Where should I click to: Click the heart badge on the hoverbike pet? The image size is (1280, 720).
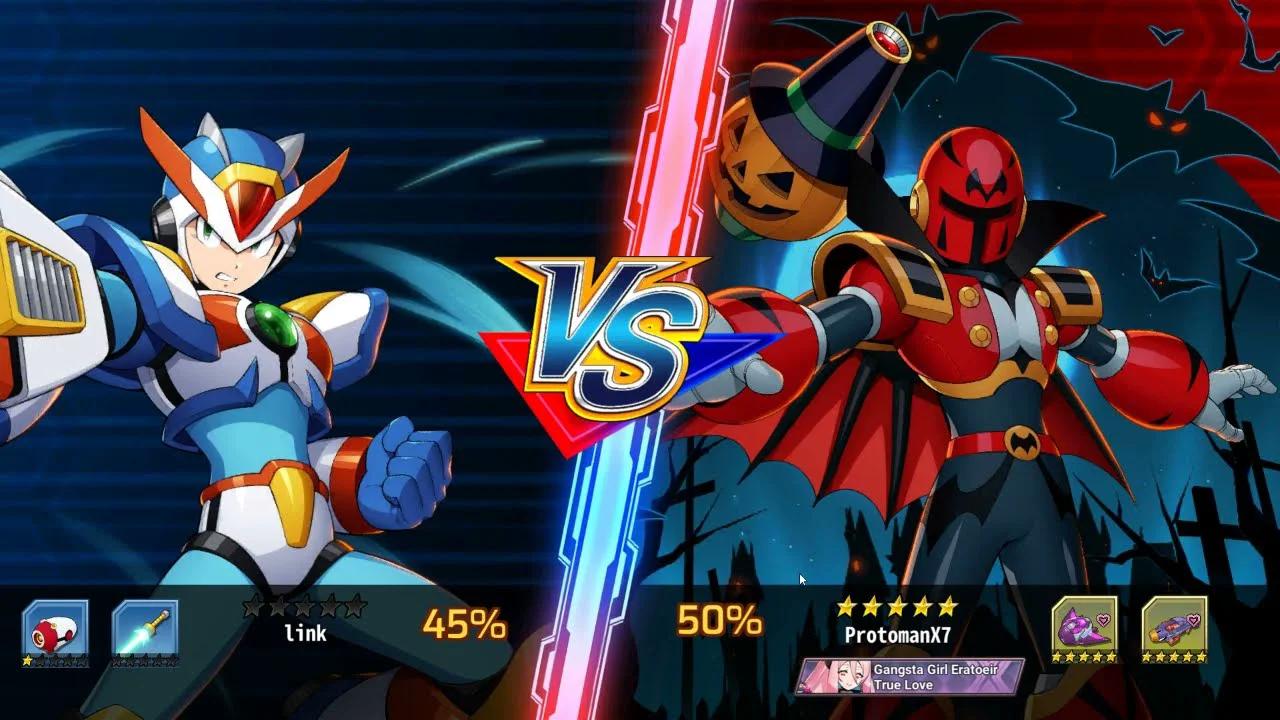pos(1193,620)
